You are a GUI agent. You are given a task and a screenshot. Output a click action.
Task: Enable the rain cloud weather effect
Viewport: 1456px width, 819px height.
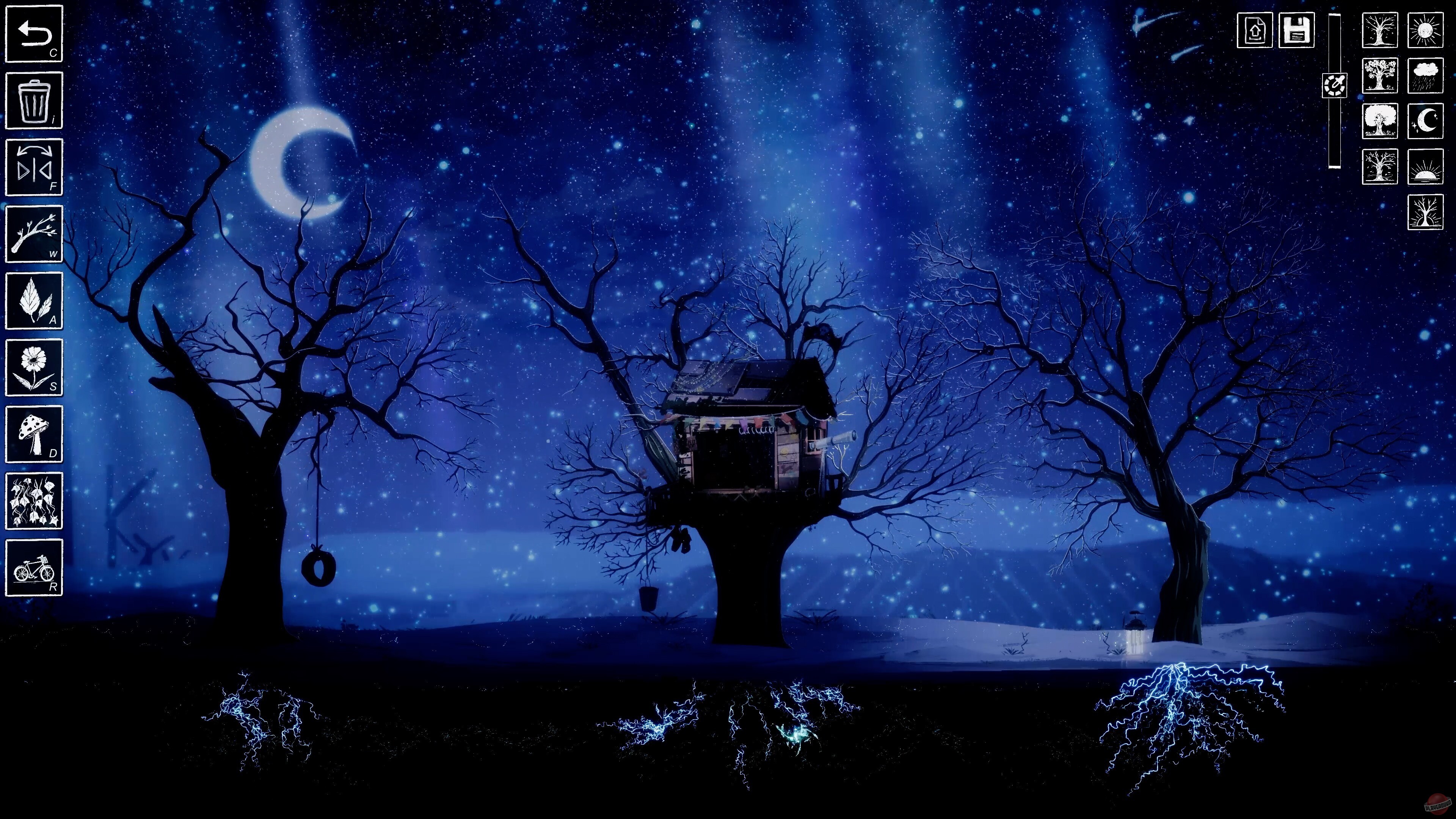click(1425, 75)
